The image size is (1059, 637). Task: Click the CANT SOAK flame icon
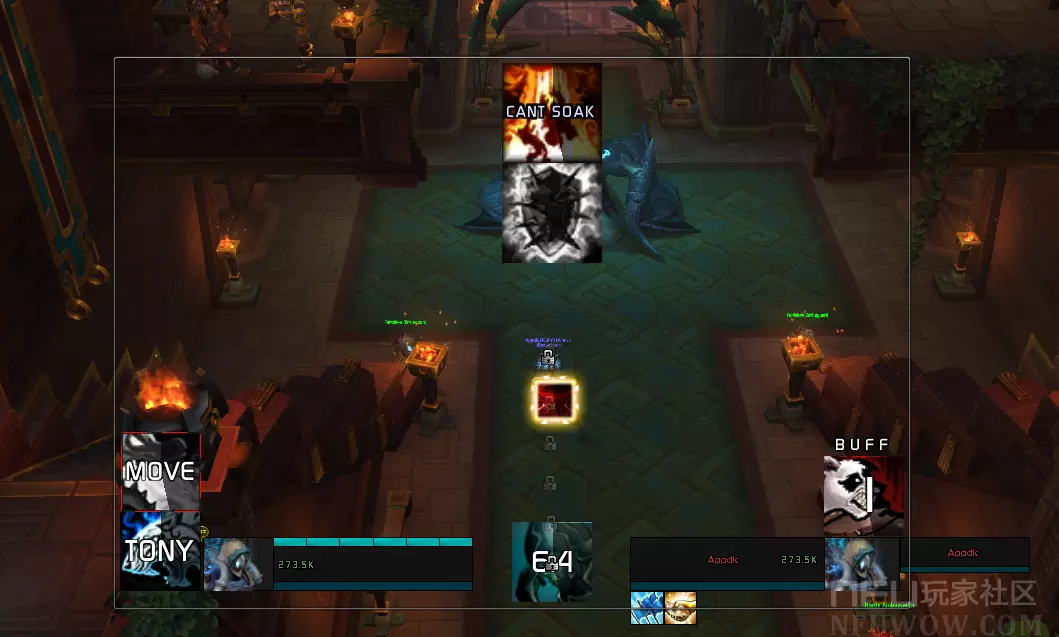[551, 112]
